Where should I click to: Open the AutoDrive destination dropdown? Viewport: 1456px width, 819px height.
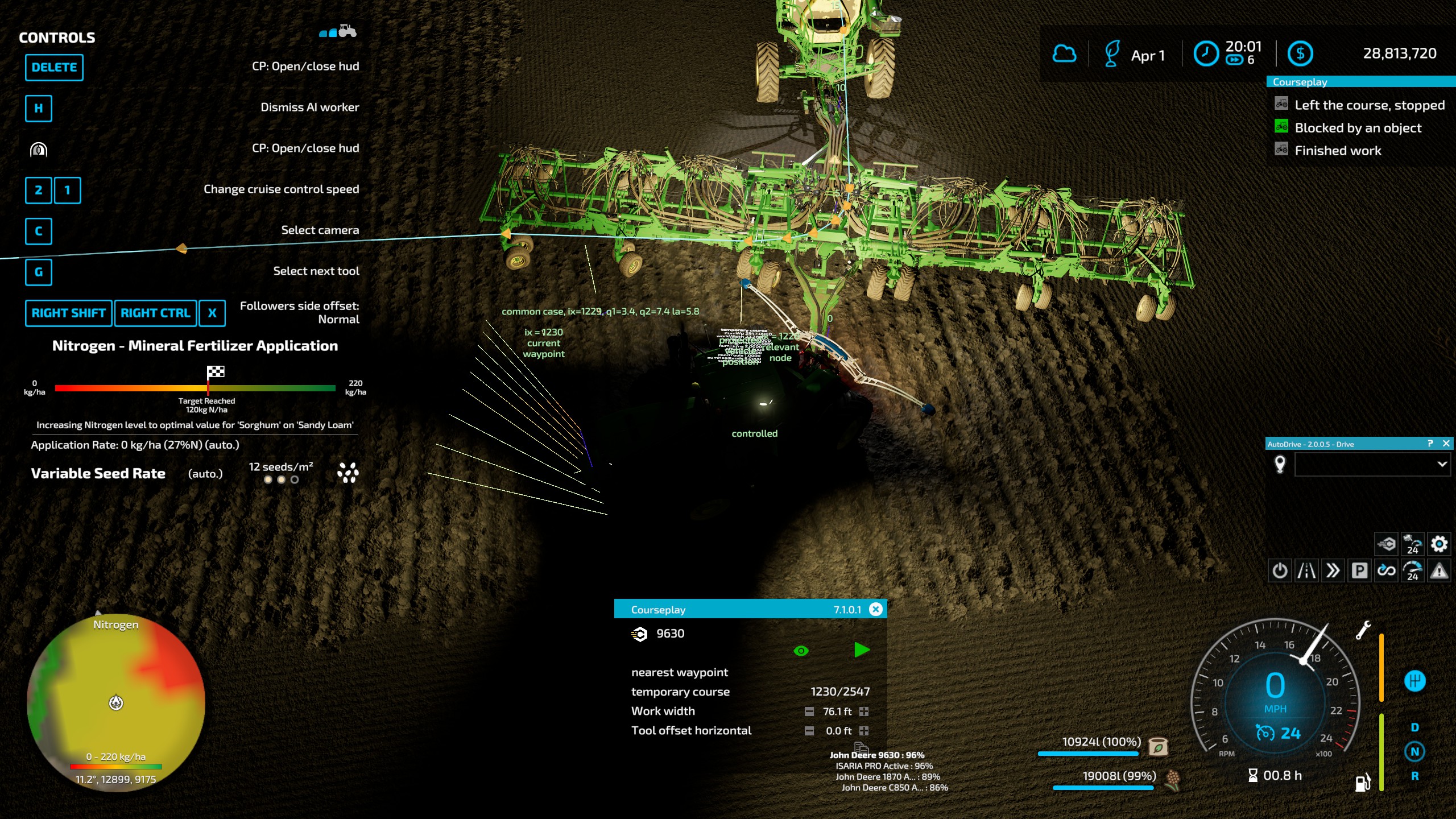tap(1442, 464)
